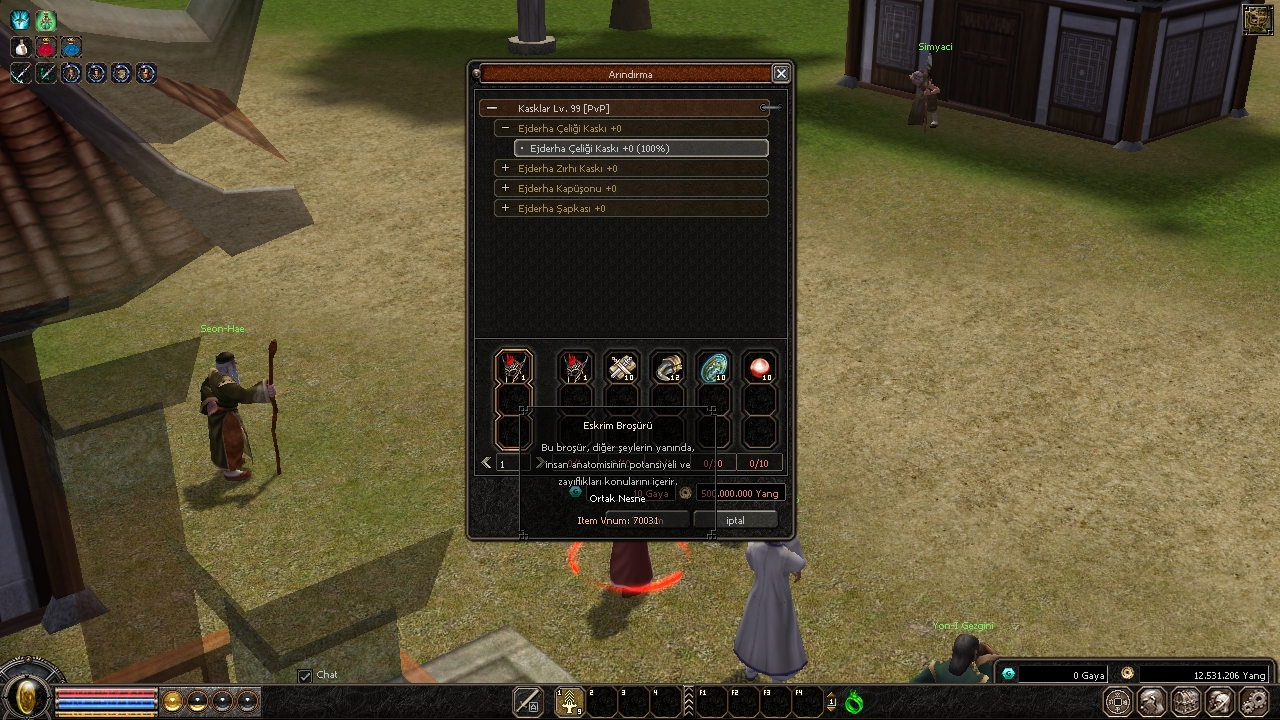
Task: Decrease craft quantity with left arrow
Action: (487, 463)
